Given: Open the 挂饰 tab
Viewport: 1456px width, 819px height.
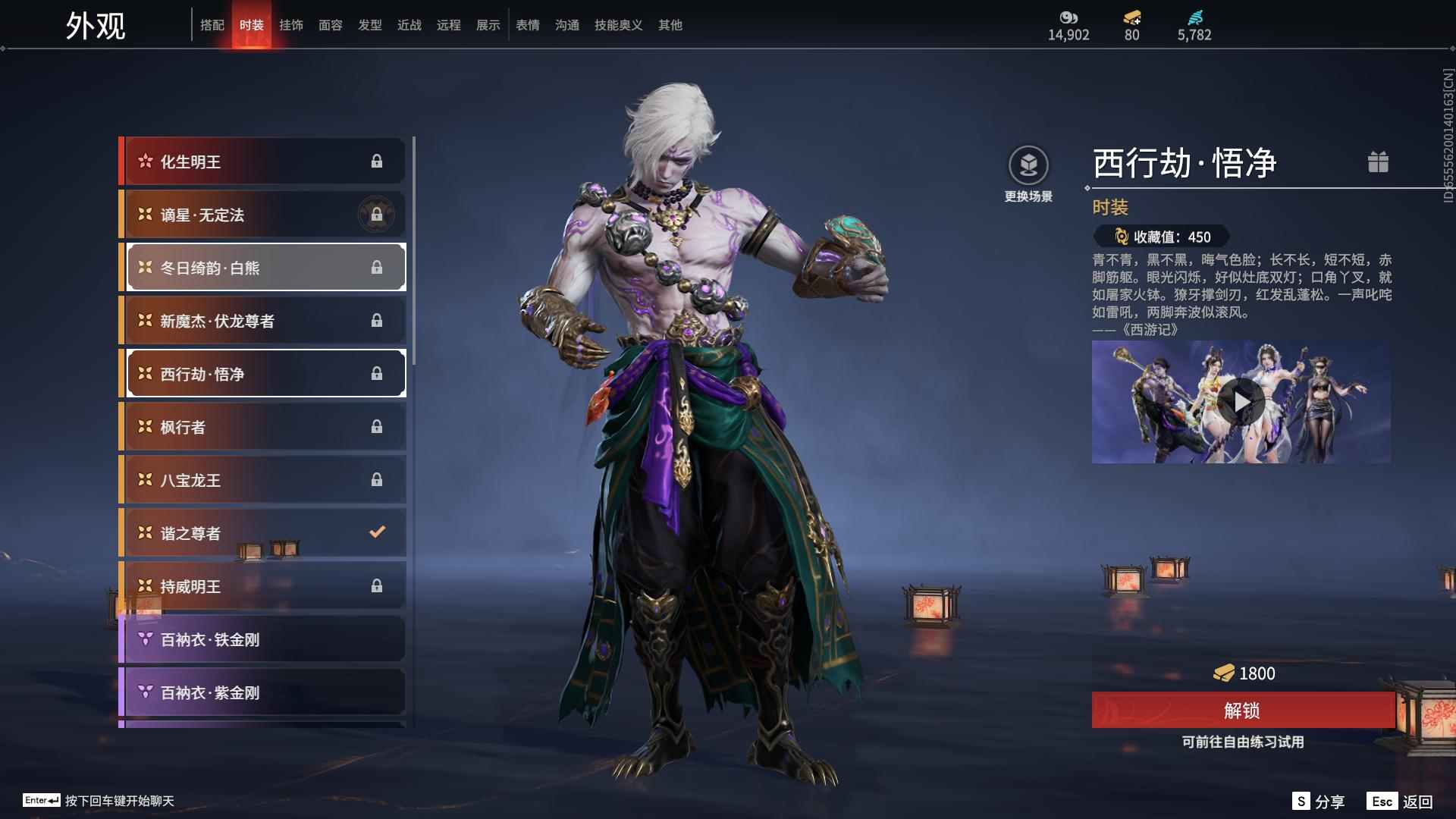Looking at the screenshot, I should point(291,25).
